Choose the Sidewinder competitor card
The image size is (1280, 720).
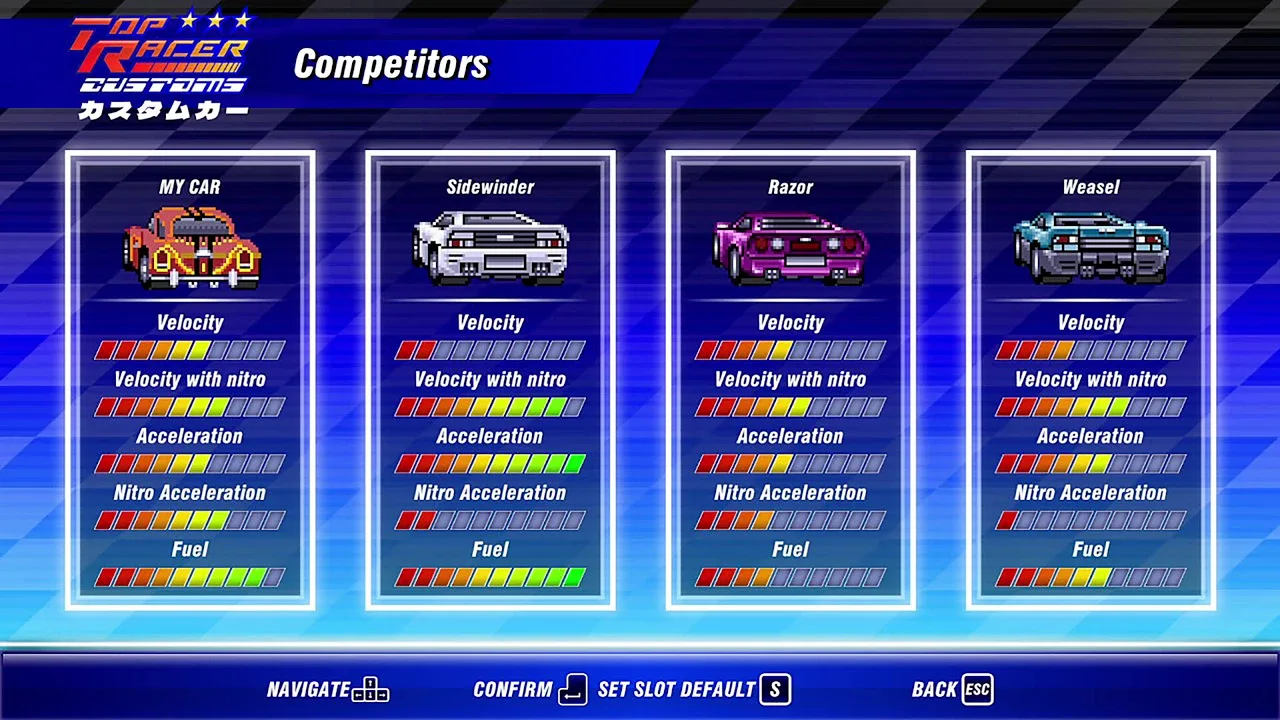490,380
